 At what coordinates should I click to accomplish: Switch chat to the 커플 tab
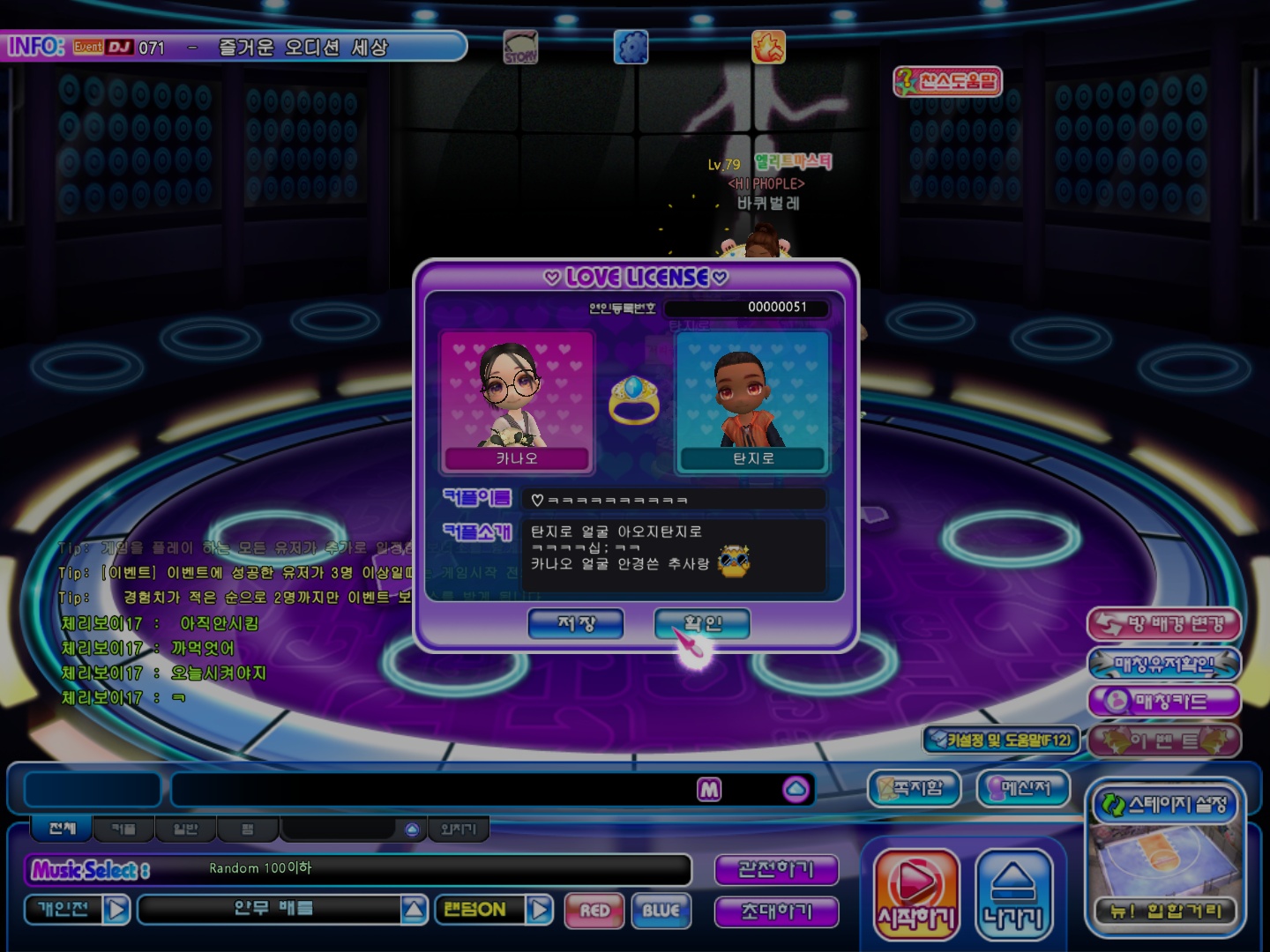click(123, 829)
